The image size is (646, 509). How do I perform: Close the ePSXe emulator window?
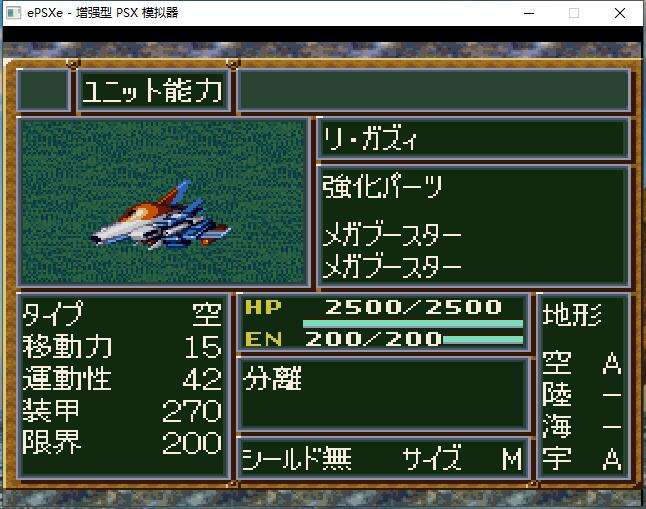pos(621,13)
